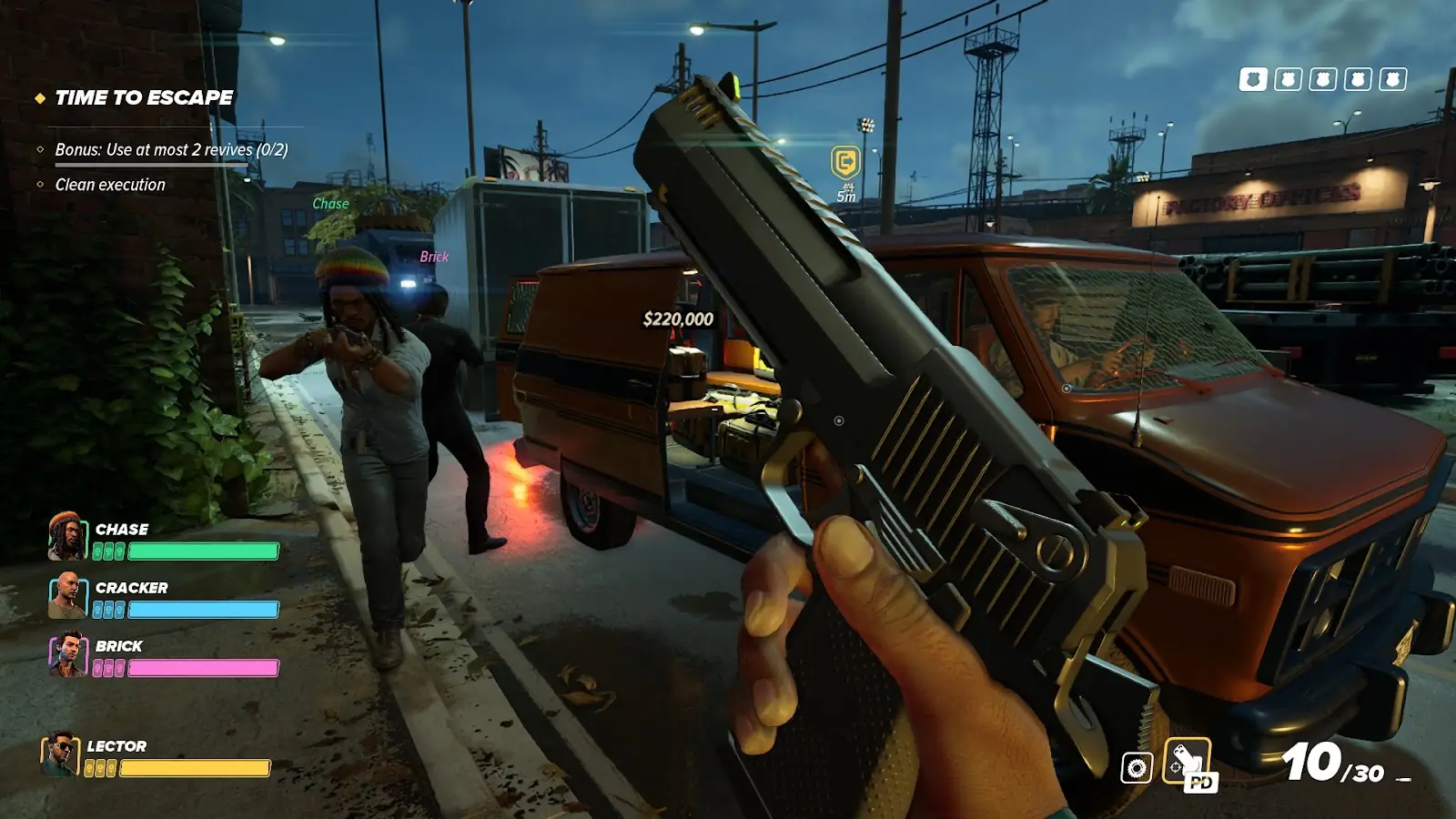This screenshot has height=819, width=1456.
Task: Select the circular gear equipment icon
Action: click(x=1137, y=768)
